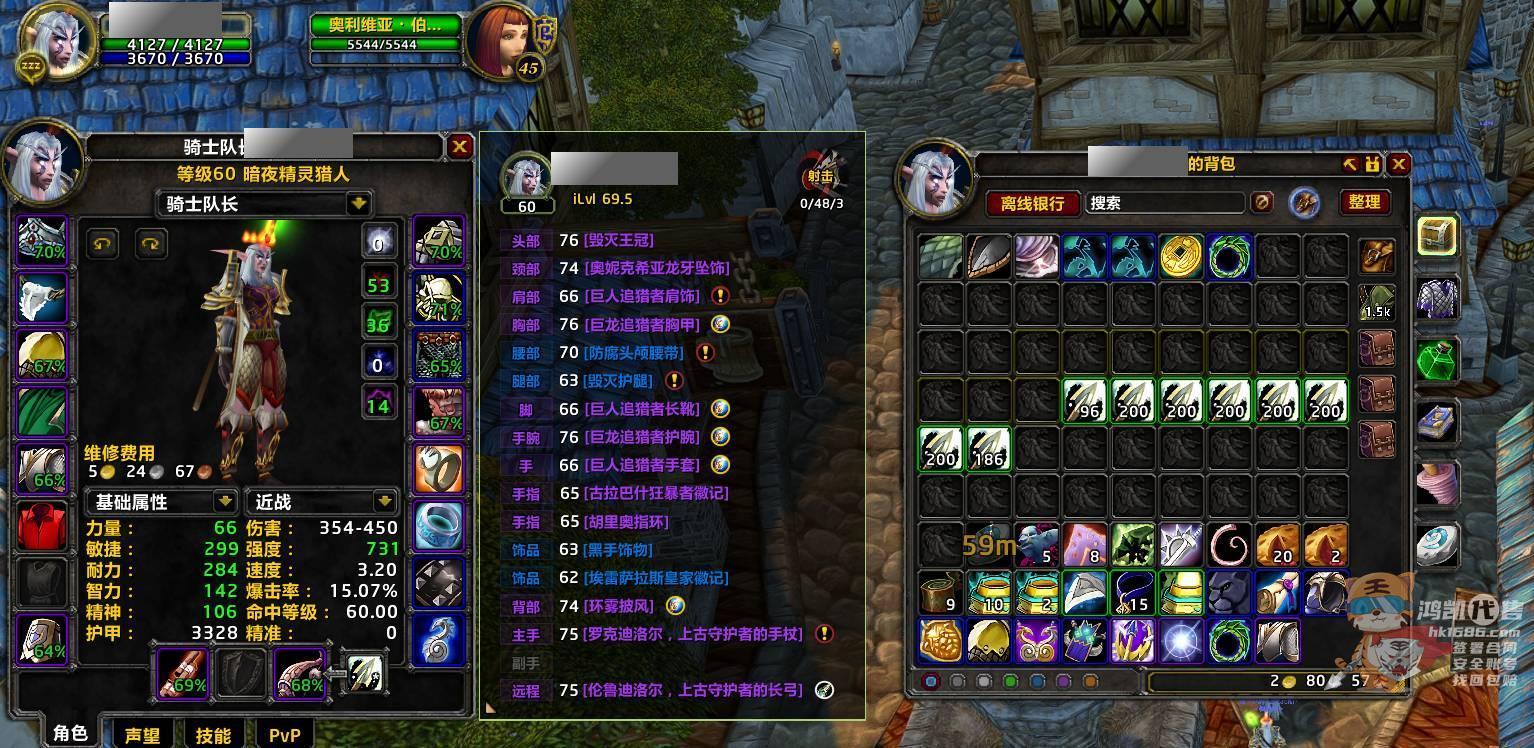Click the 射击 talent spec icon
Image resolution: width=1534 pixels, height=748 pixels.
point(821,177)
